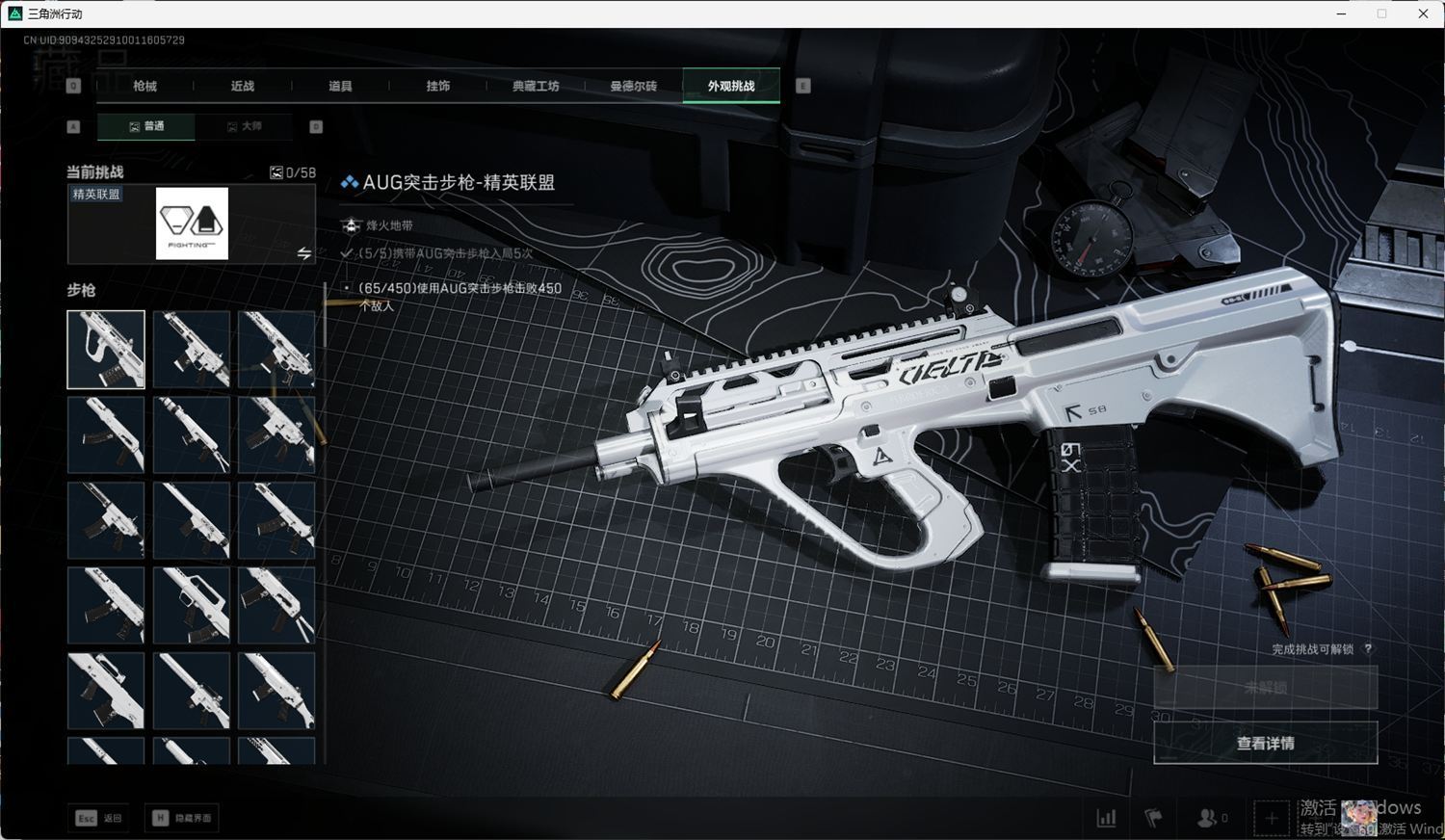This screenshot has width=1445, height=840.
Task: Open the 典藏工坊 tab
Action: 536,86
